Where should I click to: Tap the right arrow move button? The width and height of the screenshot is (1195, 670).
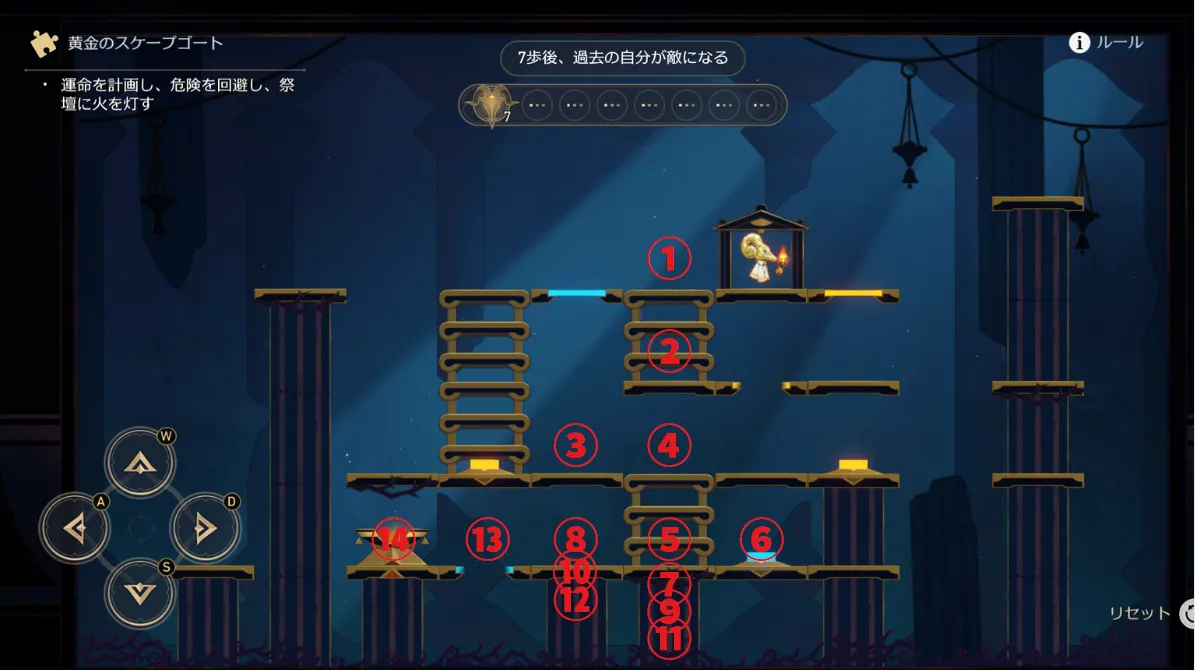[x=205, y=527]
